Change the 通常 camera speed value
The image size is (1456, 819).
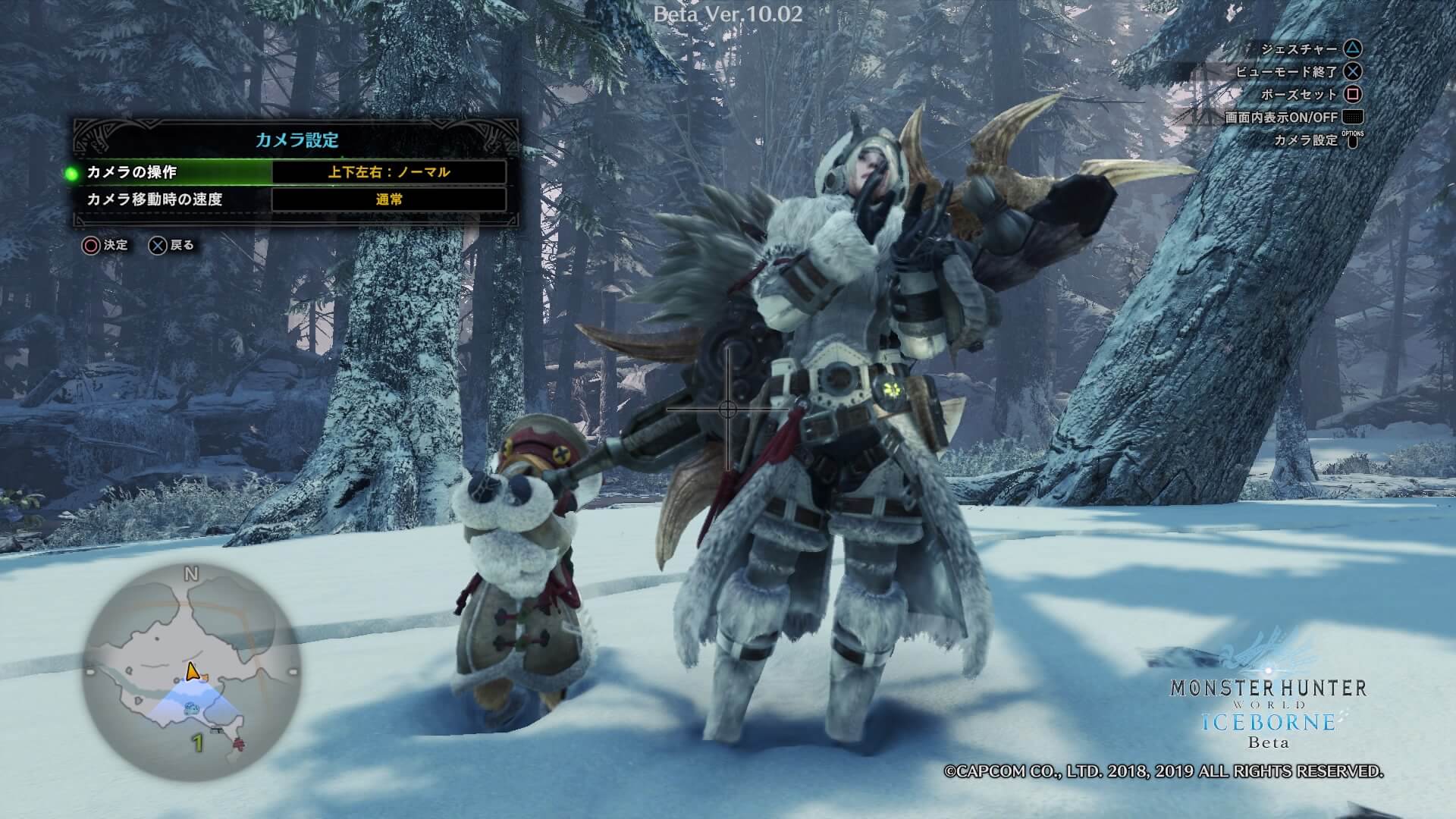[388, 199]
